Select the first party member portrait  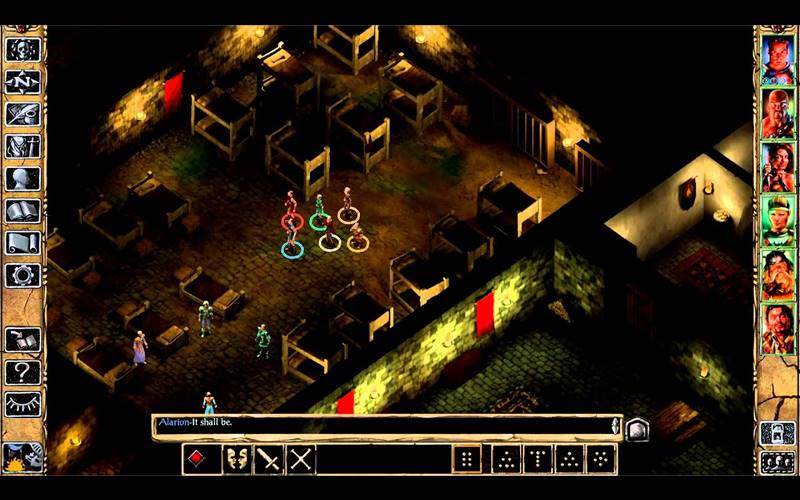click(x=777, y=60)
